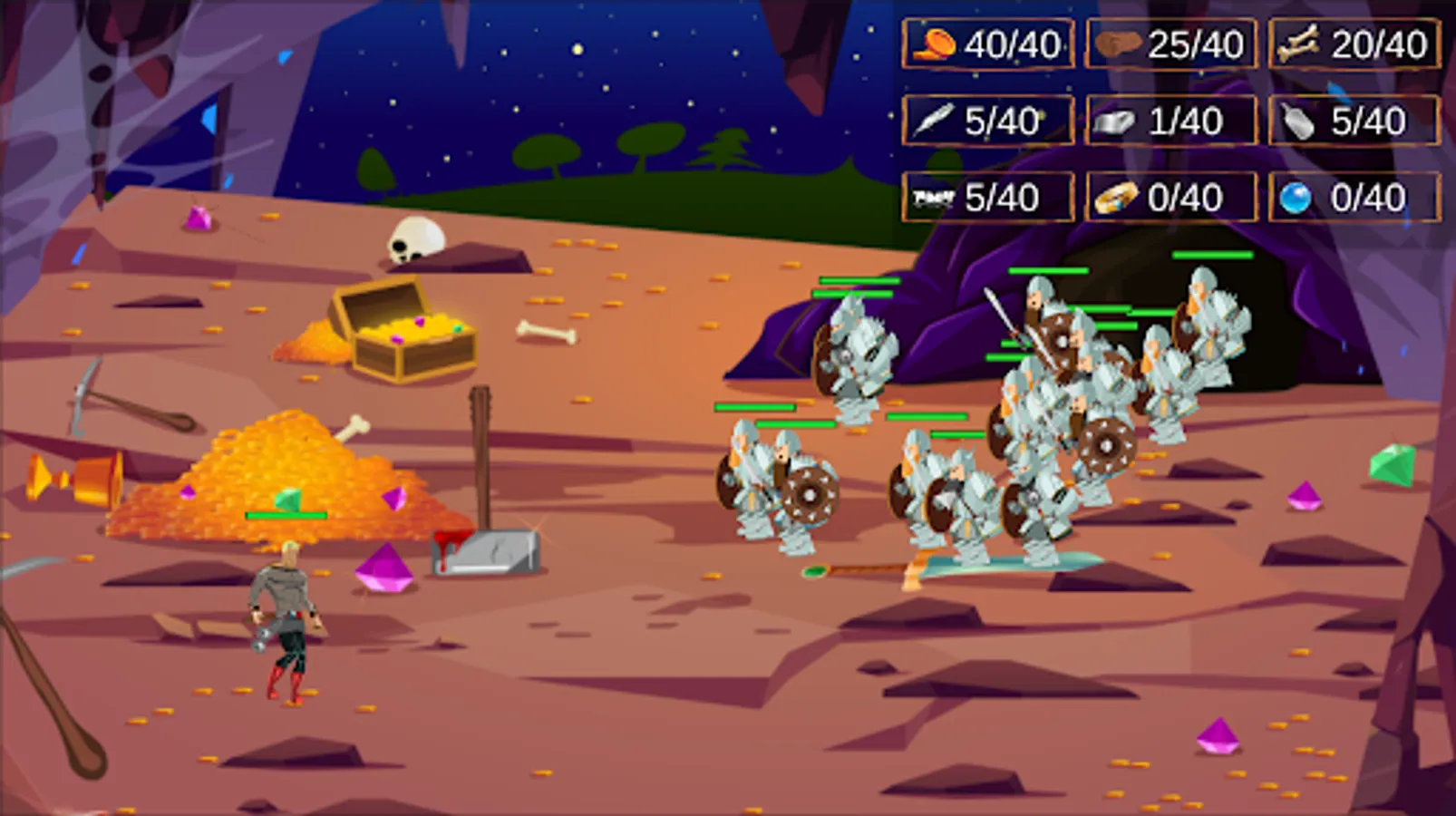Select the wood log resource slot
Image resolution: width=1456 pixels, height=816 pixels.
[x=1170, y=44]
